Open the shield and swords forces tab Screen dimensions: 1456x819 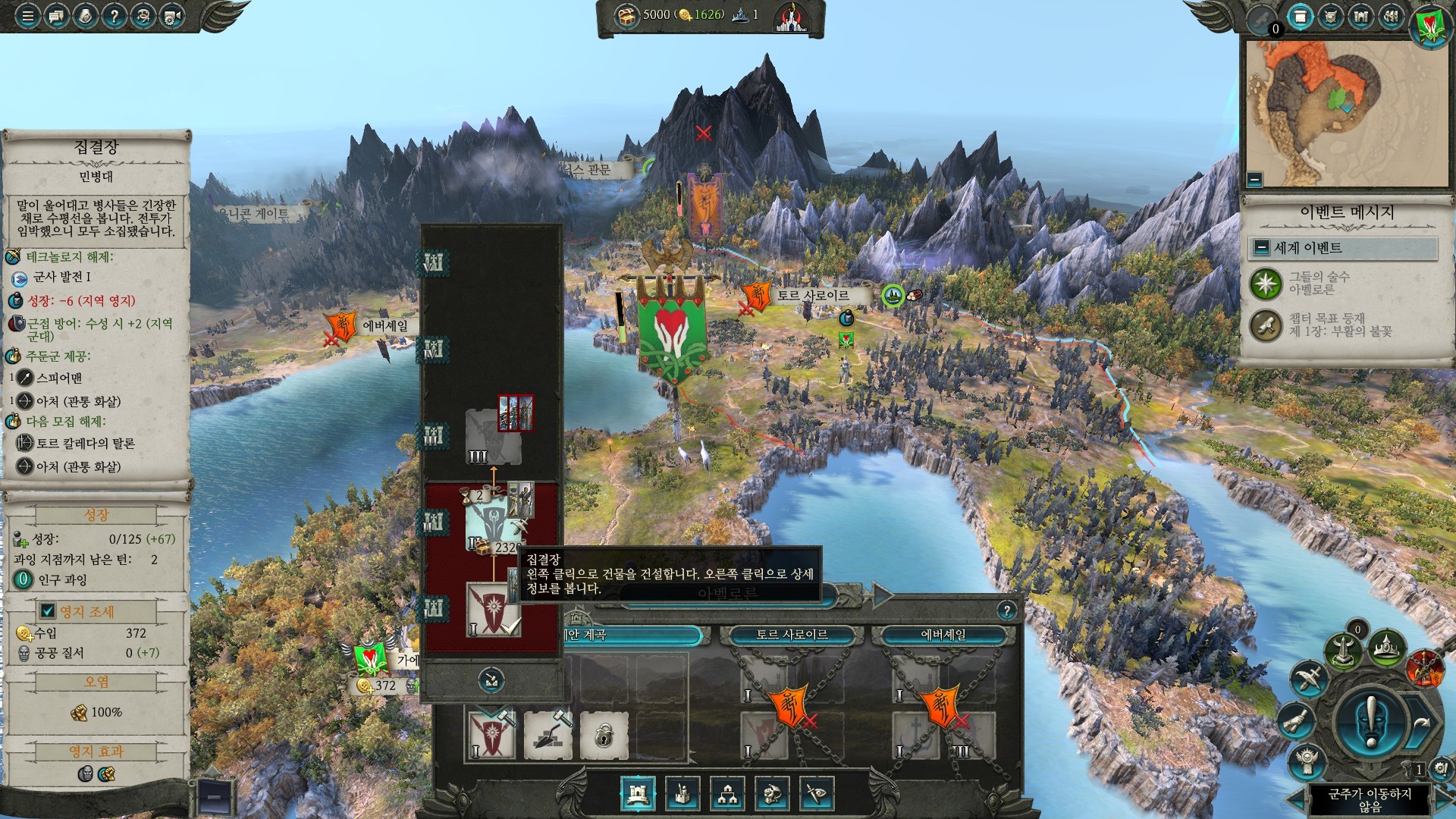point(1330,17)
